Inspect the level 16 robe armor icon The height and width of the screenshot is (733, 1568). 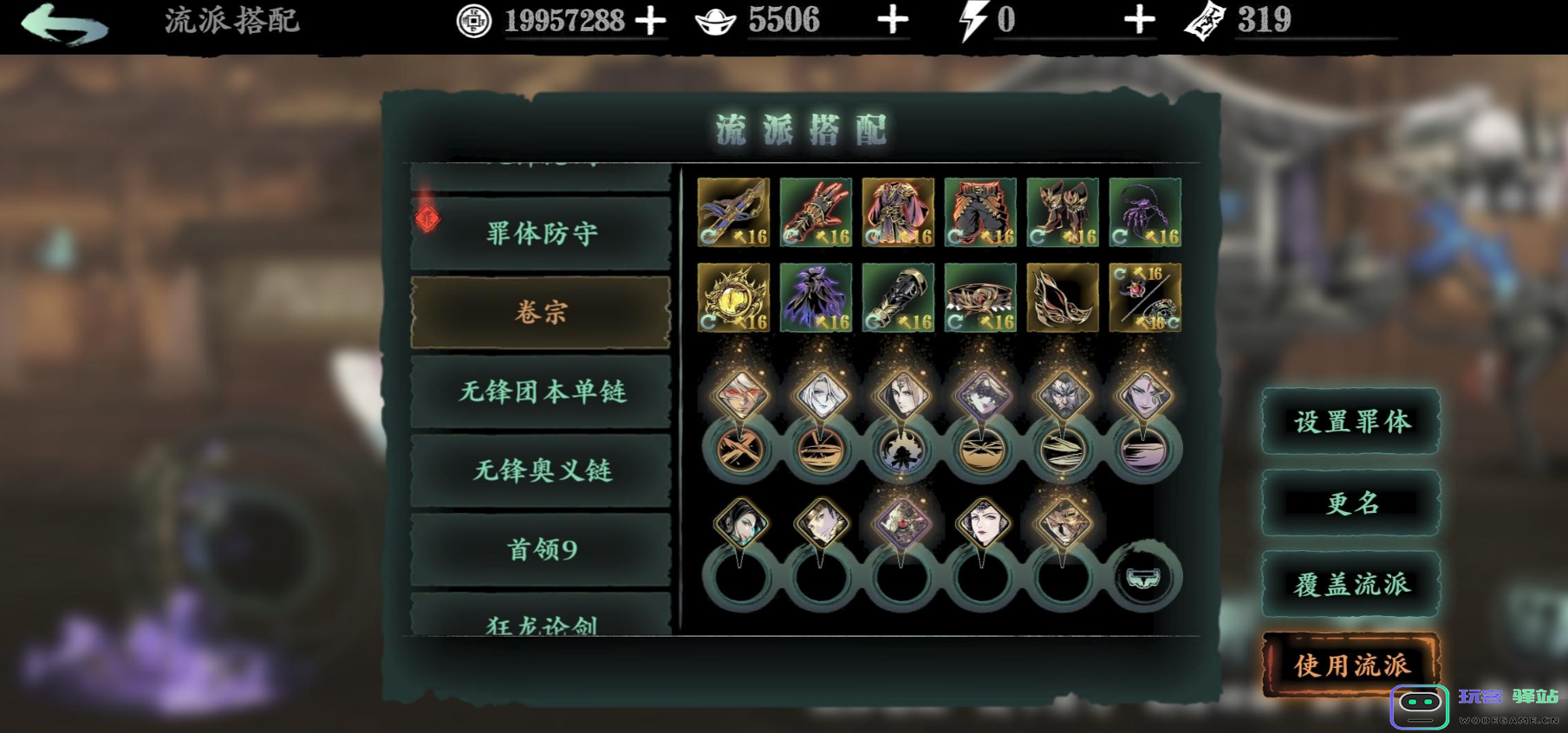(896, 211)
